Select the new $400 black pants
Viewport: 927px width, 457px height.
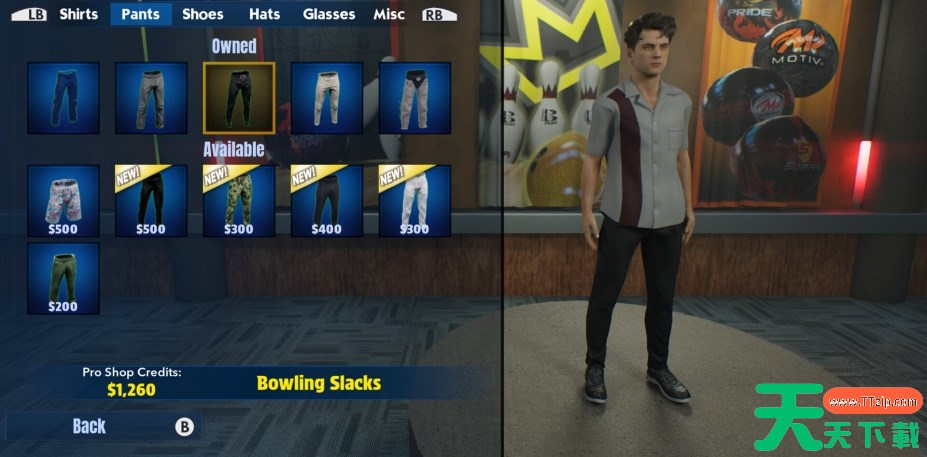click(327, 200)
